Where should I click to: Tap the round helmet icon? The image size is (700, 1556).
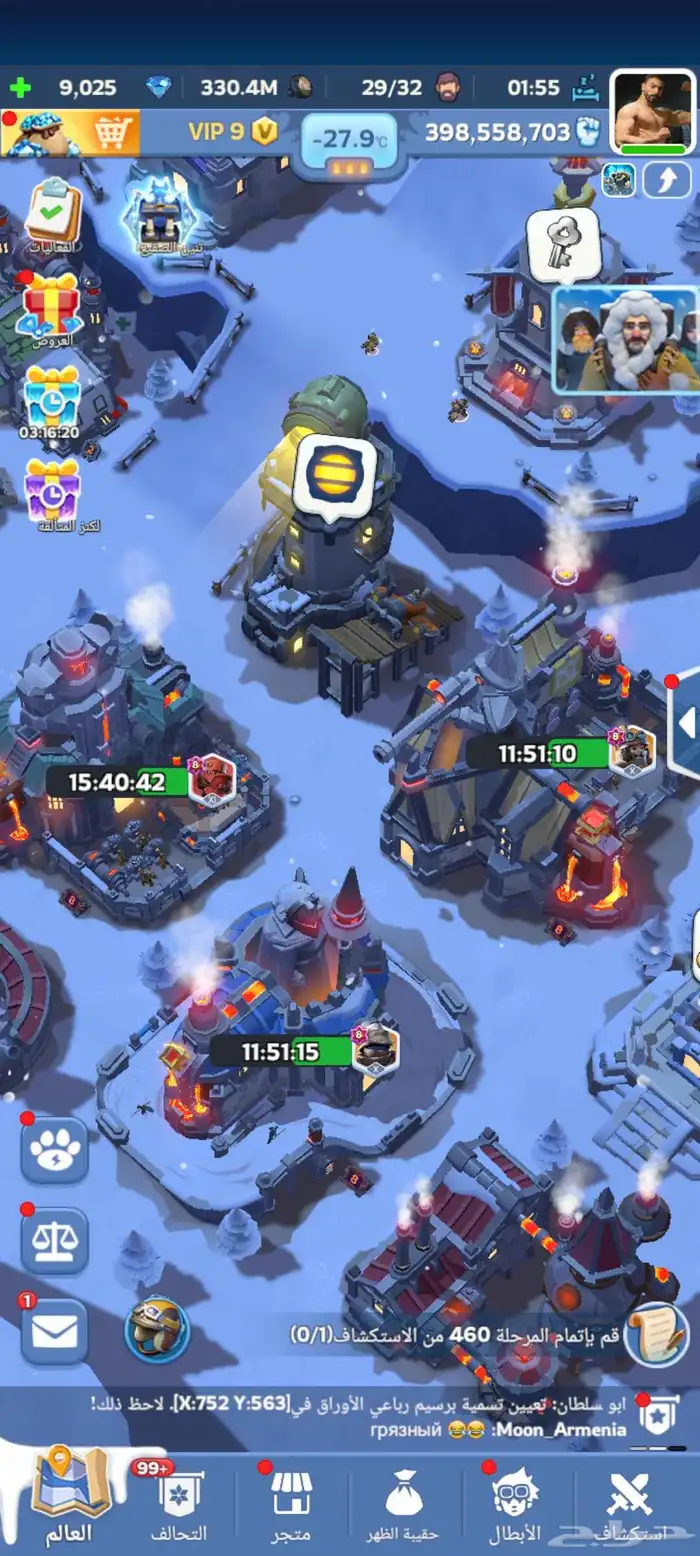pyautogui.click(x=157, y=1329)
